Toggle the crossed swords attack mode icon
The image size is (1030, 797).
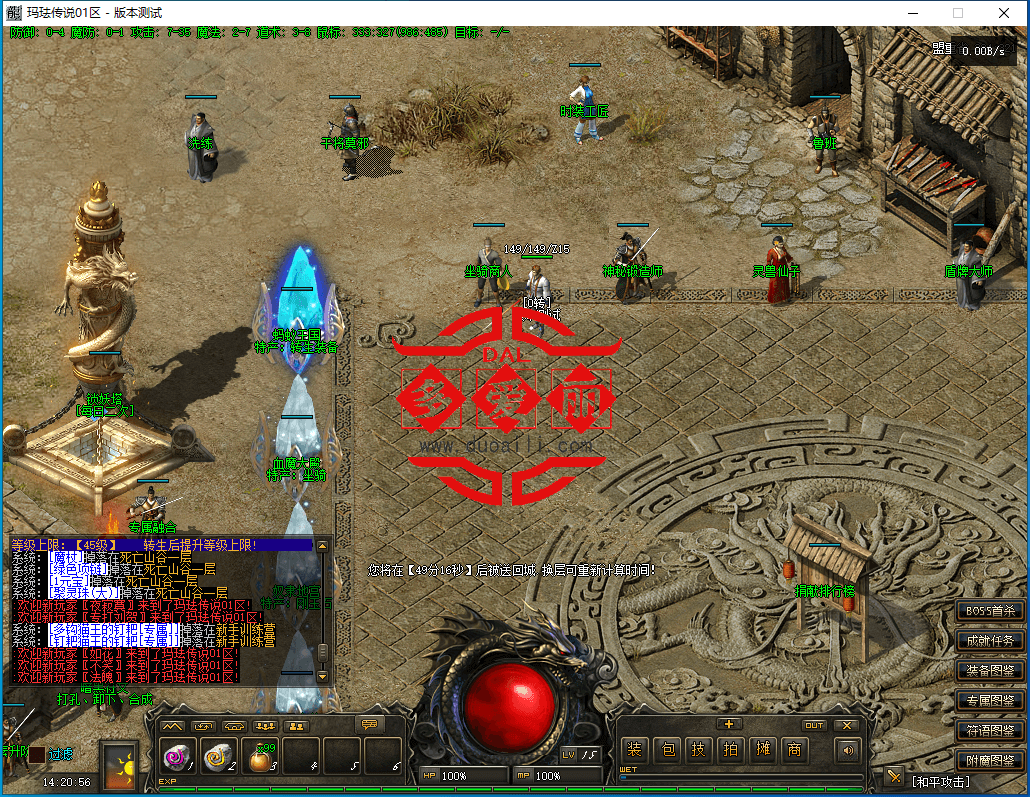[894, 777]
